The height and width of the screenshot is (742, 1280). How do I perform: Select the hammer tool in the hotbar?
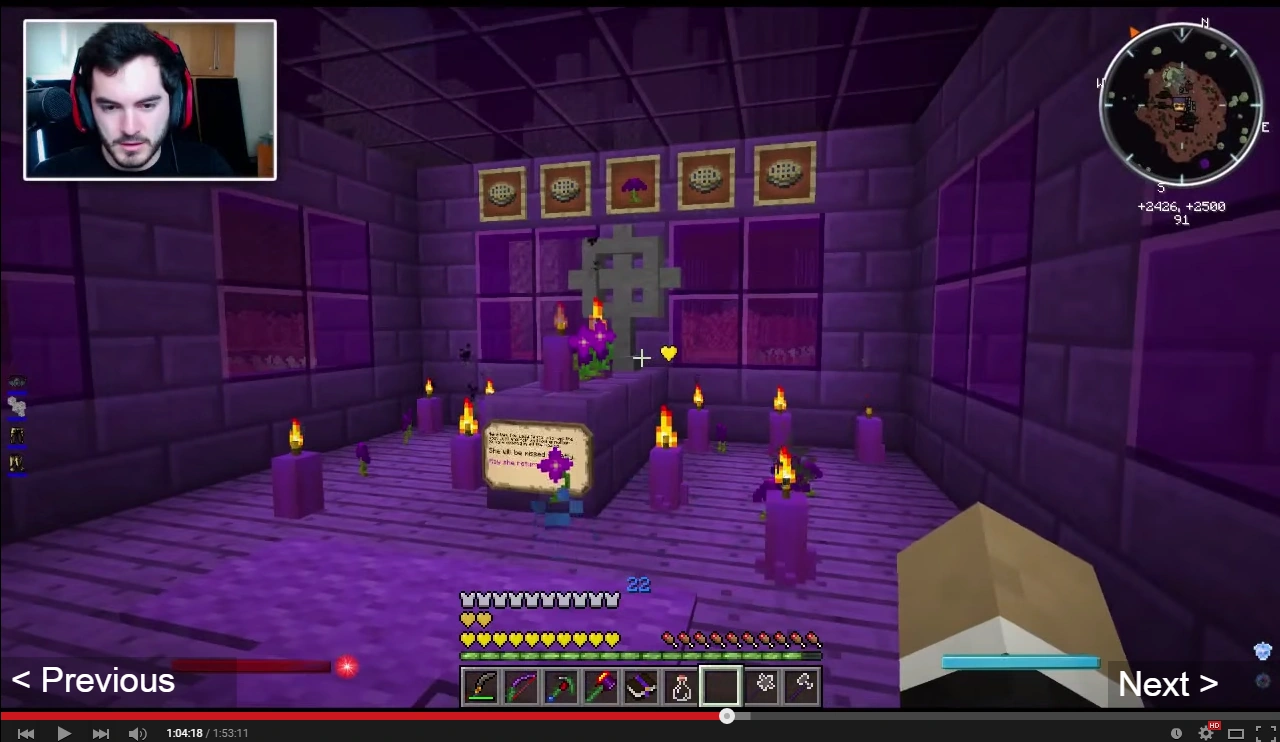click(x=601, y=686)
